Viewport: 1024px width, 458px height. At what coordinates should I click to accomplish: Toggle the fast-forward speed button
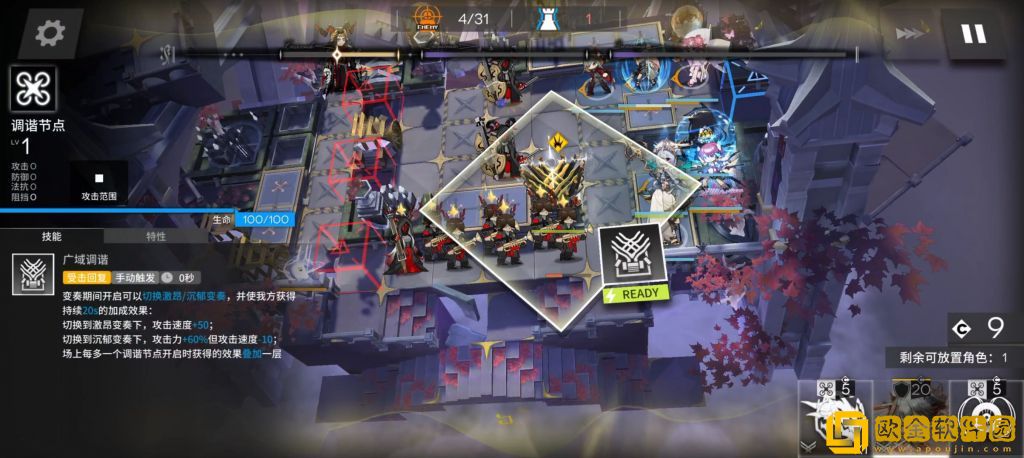(910, 34)
